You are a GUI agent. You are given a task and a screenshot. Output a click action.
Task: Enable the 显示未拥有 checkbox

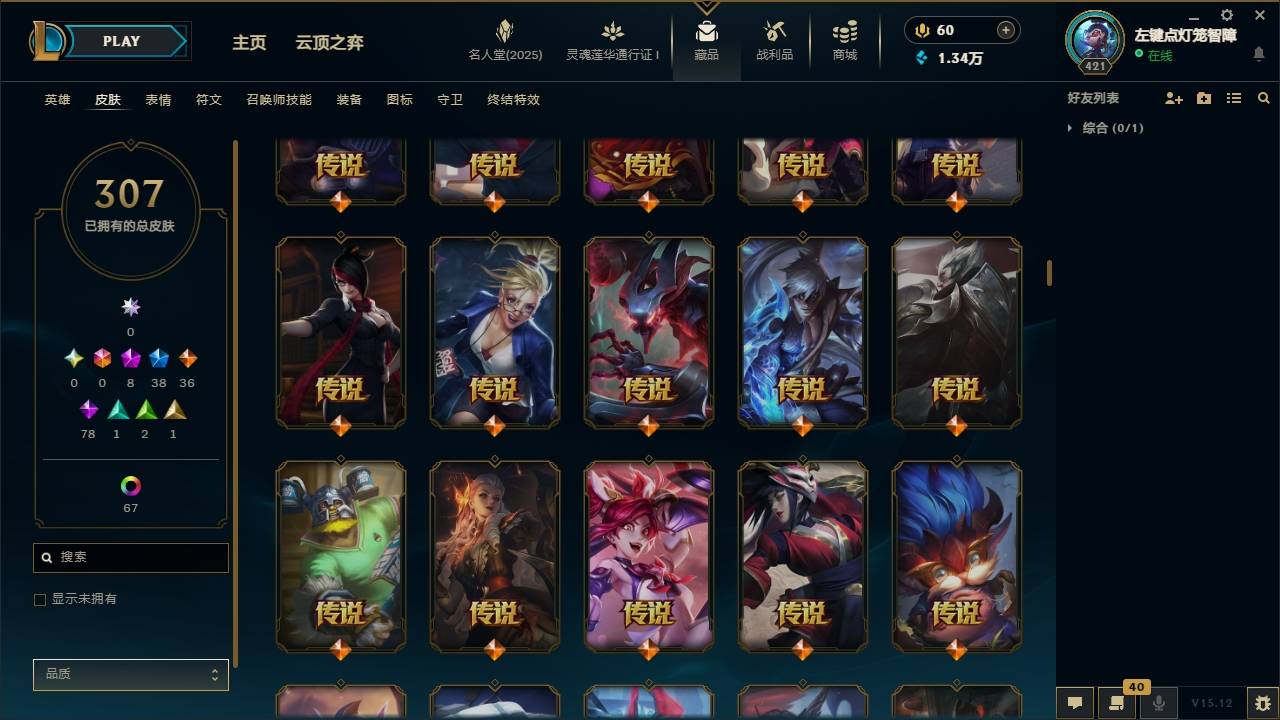pyautogui.click(x=40, y=599)
